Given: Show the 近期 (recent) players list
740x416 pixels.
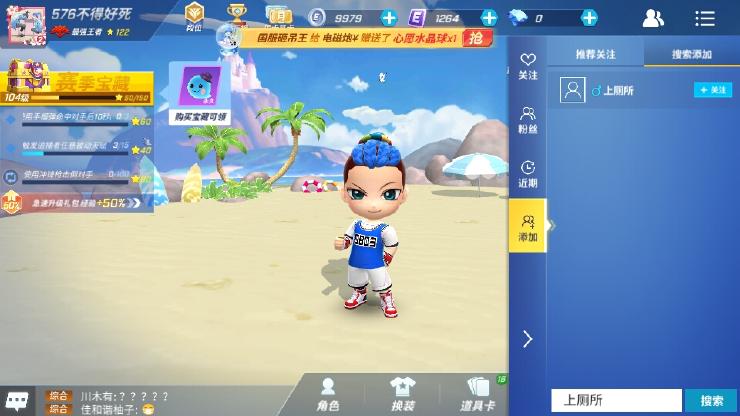Looking at the screenshot, I should (x=527, y=174).
